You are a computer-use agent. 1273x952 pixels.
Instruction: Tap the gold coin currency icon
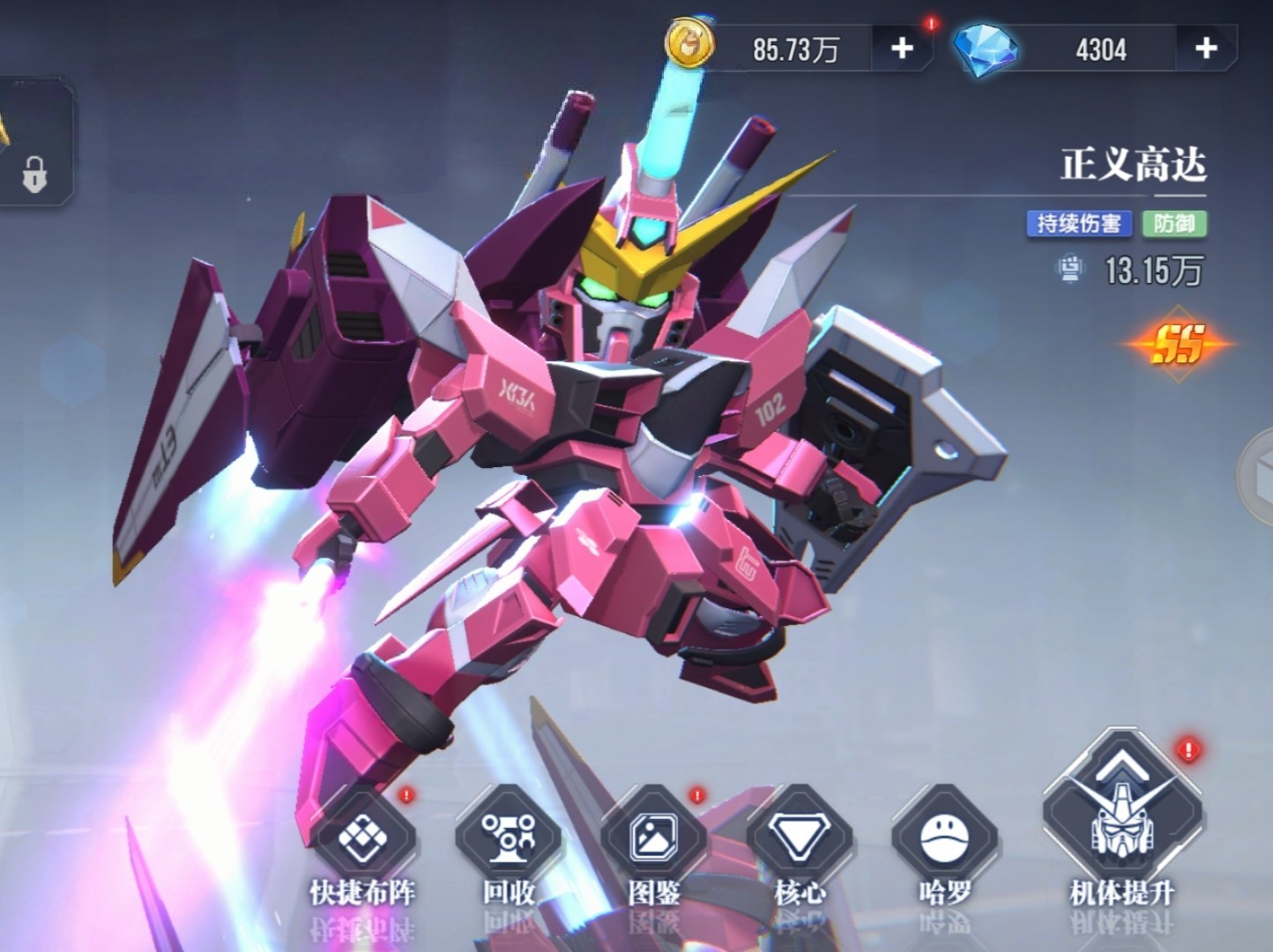[x=690, y=47]
